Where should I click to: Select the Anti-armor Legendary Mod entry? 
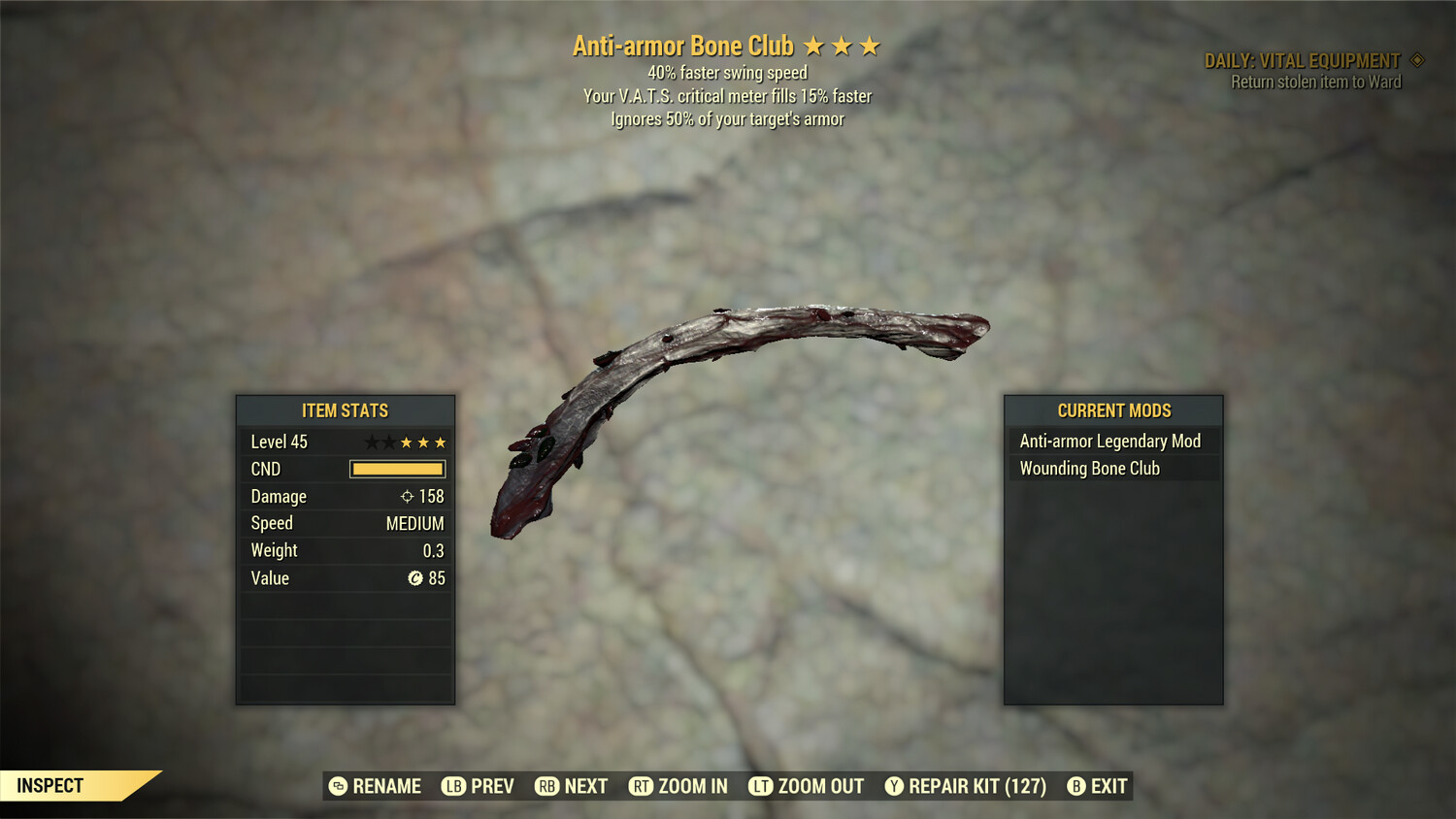click(x=1110, y=442)
